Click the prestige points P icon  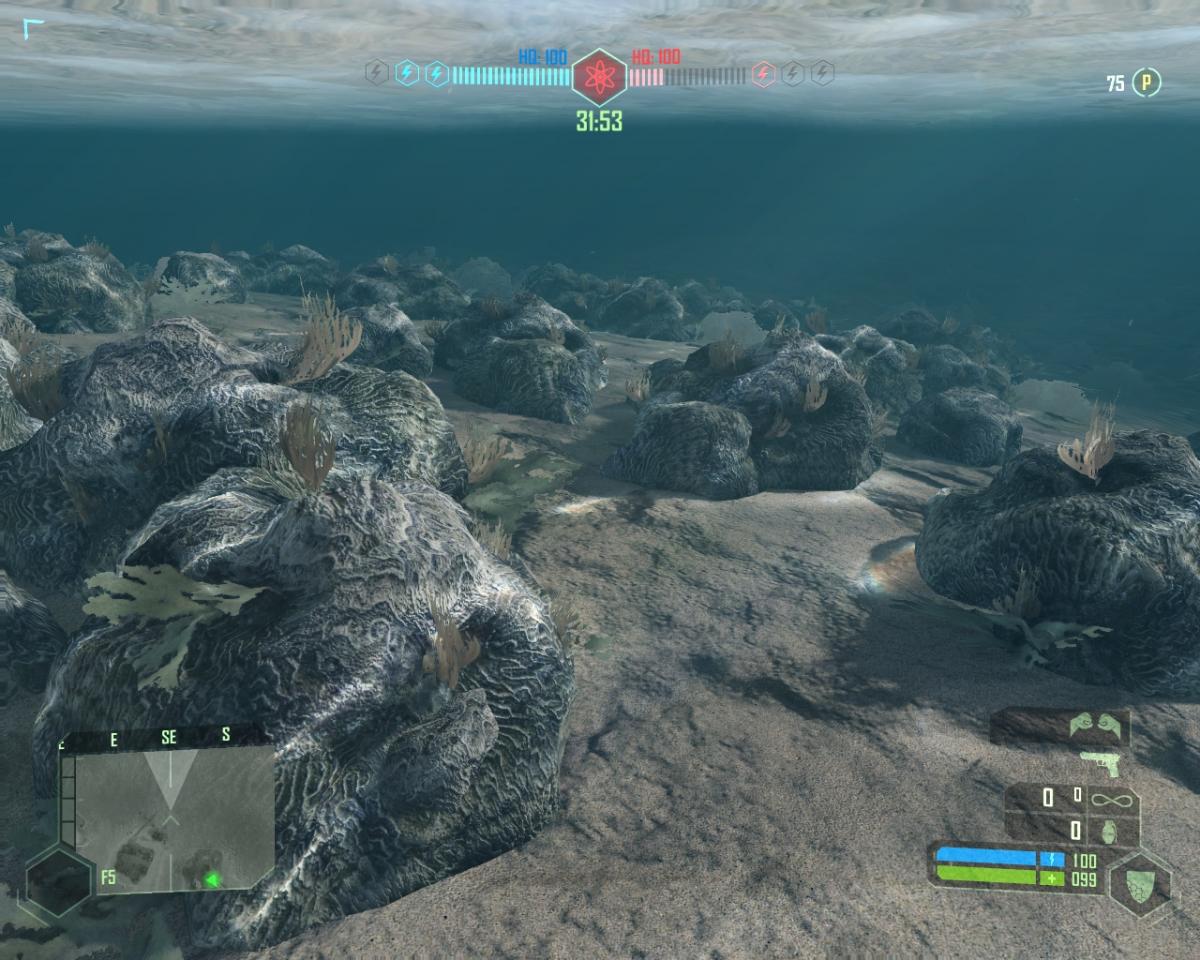coord(1146,84)
